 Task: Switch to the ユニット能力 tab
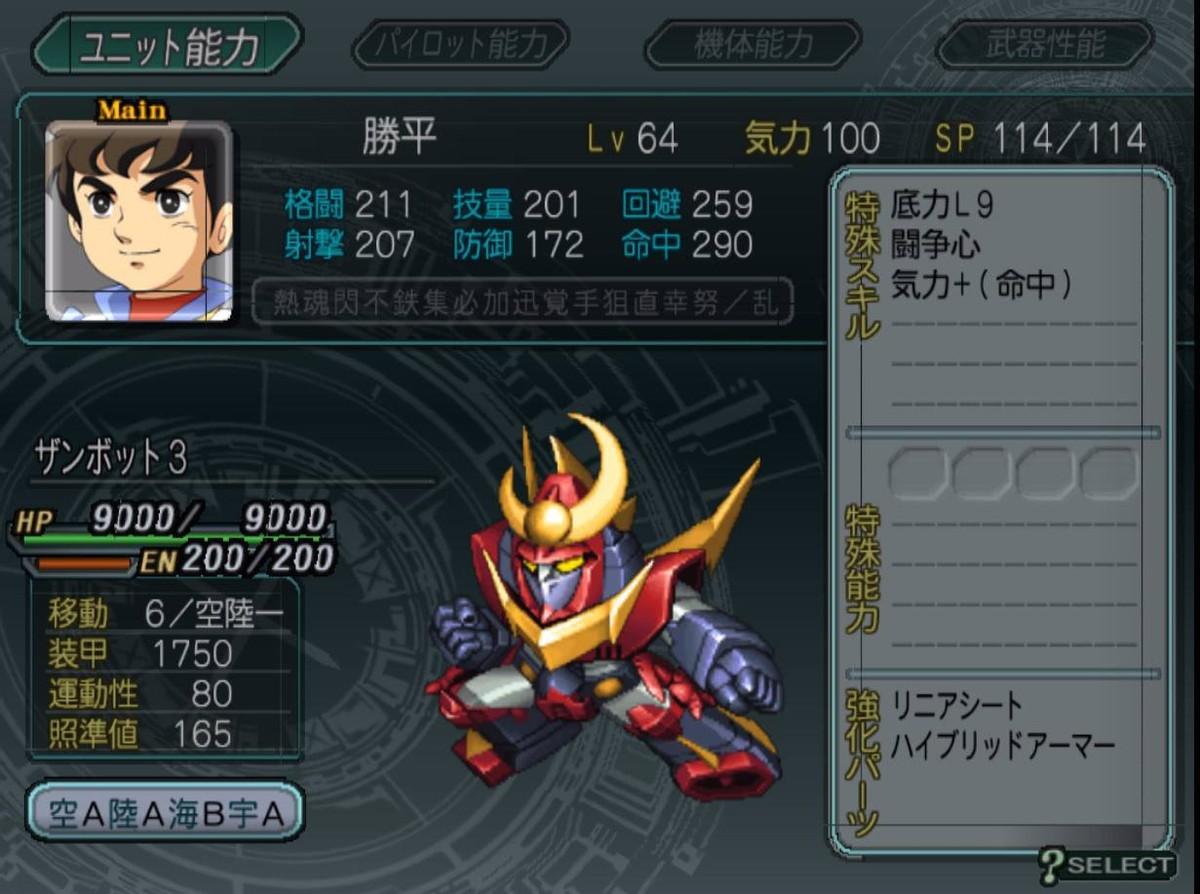coord(166,45)
